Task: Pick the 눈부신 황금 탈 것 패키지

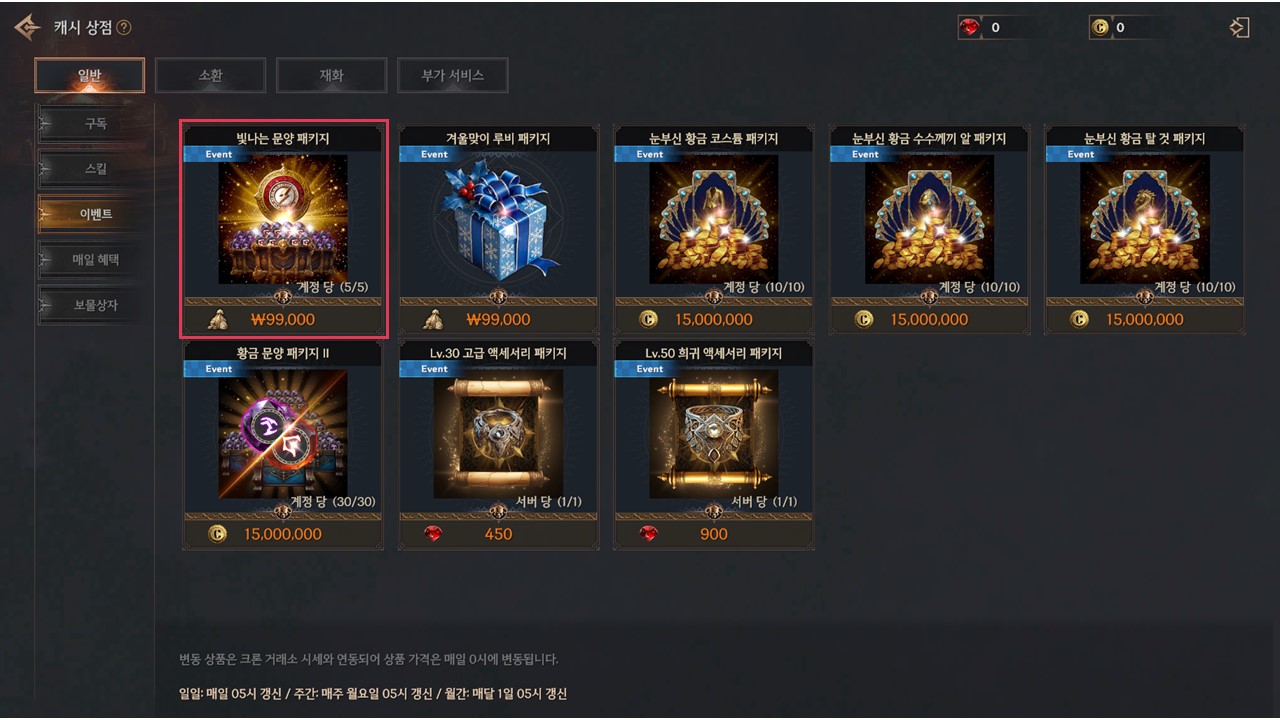Action: pos(1144,219)
